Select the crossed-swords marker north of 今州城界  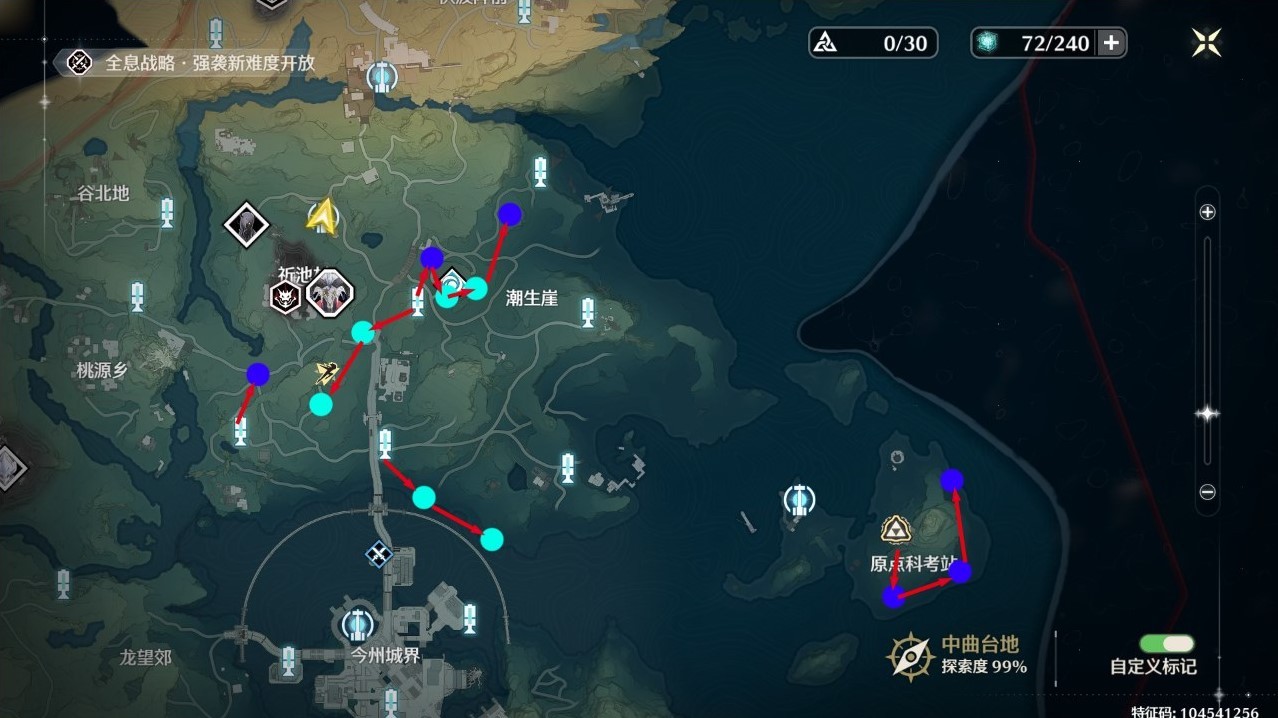coord(378,553)
